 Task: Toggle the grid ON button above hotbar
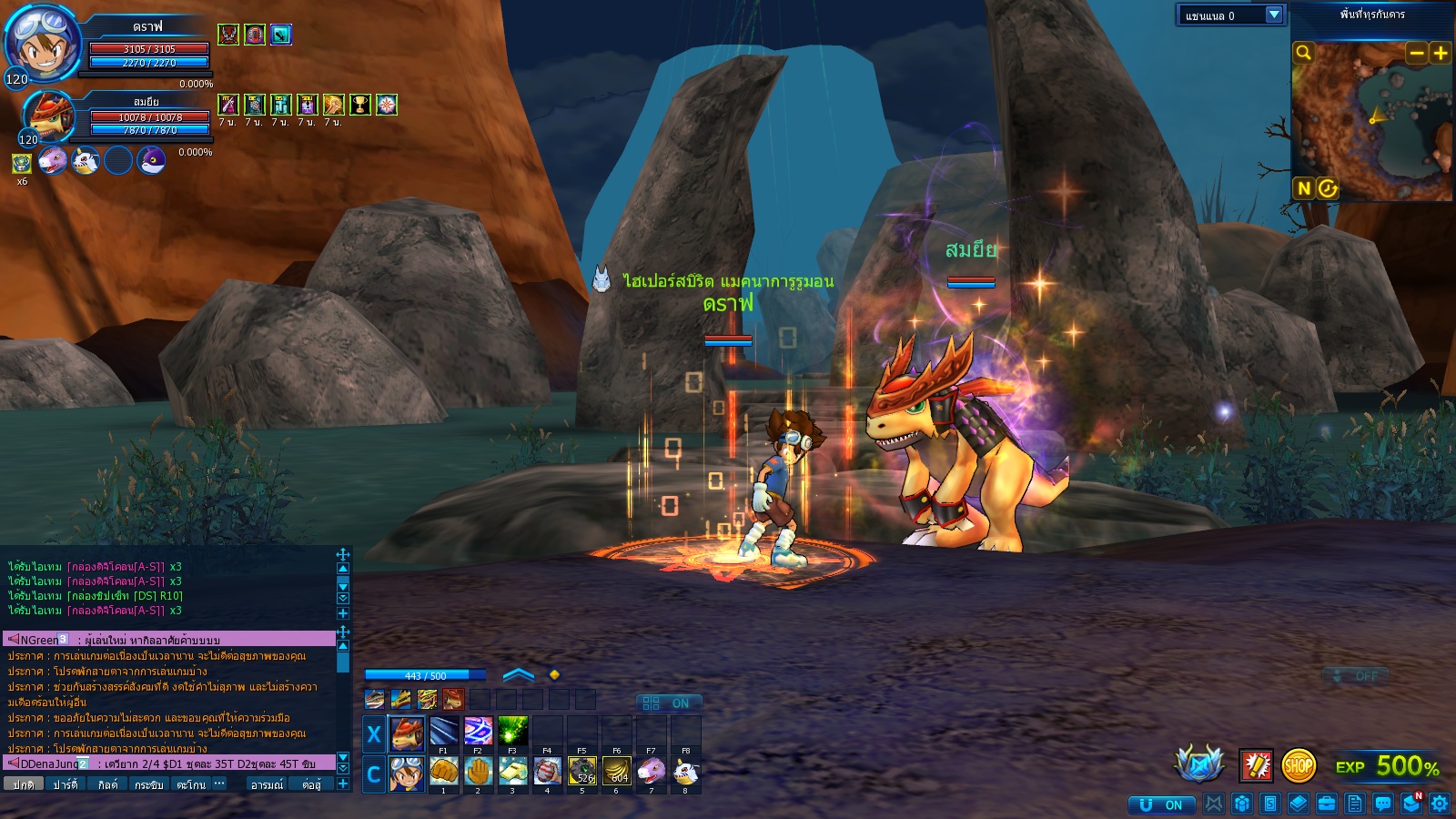pyautogui.click(x=668, y=703)
